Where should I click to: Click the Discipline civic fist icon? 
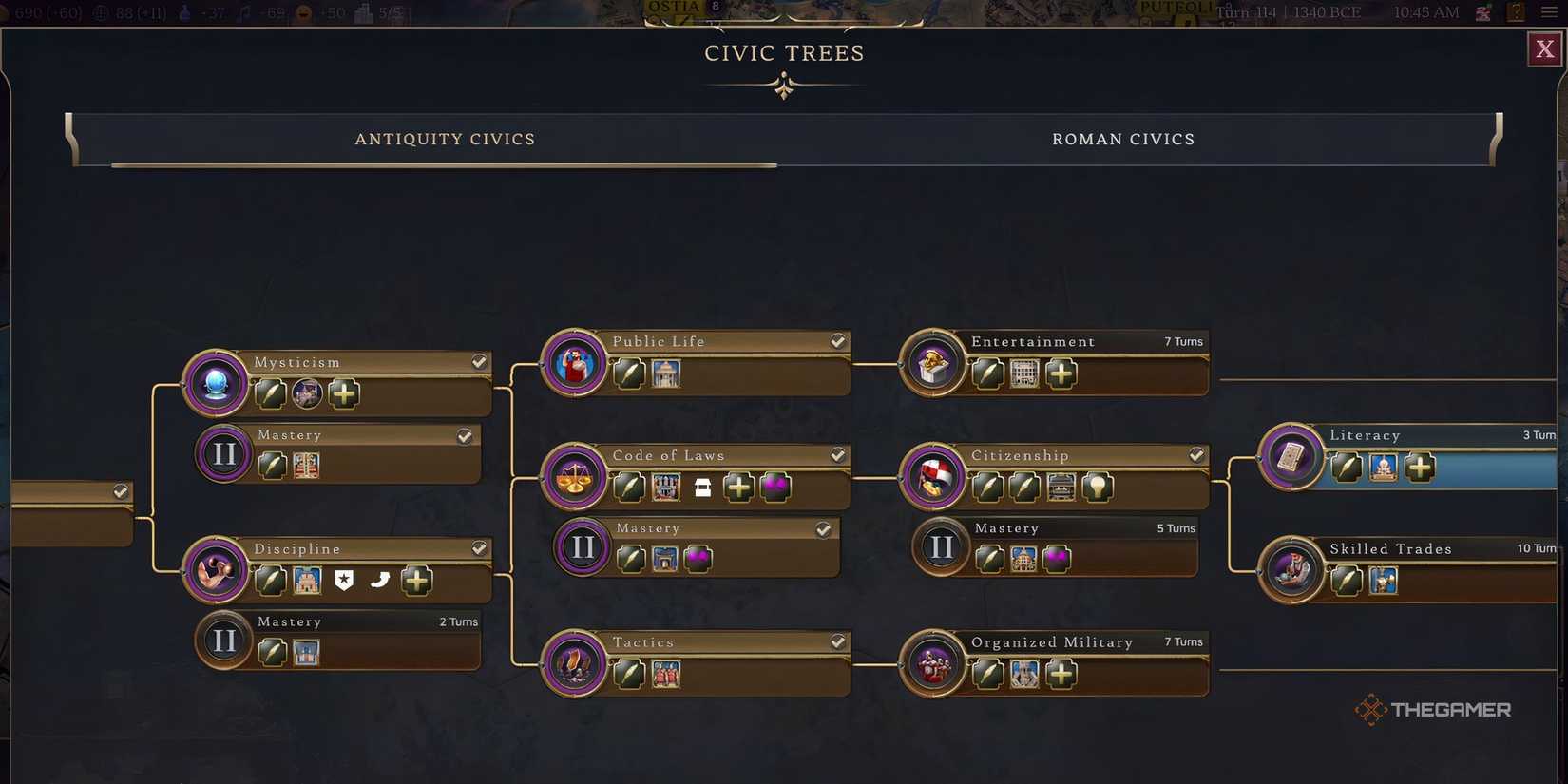pos(216,571)
